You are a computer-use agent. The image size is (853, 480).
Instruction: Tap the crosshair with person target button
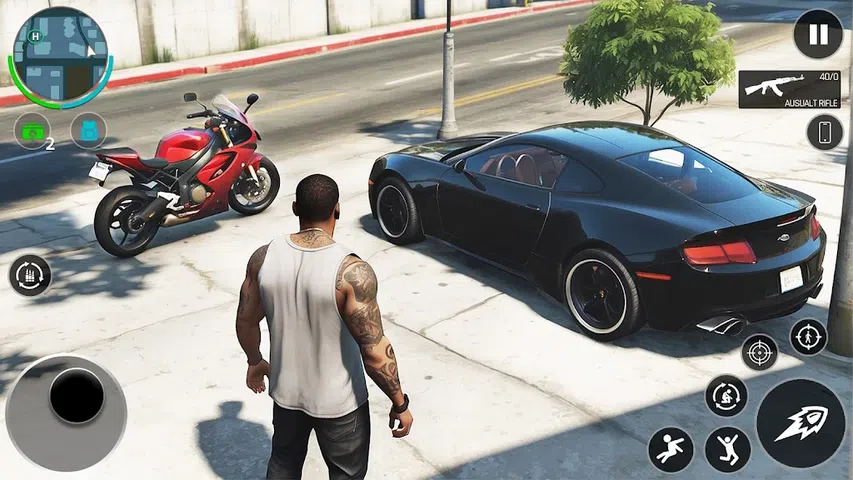tap(808, 337)
